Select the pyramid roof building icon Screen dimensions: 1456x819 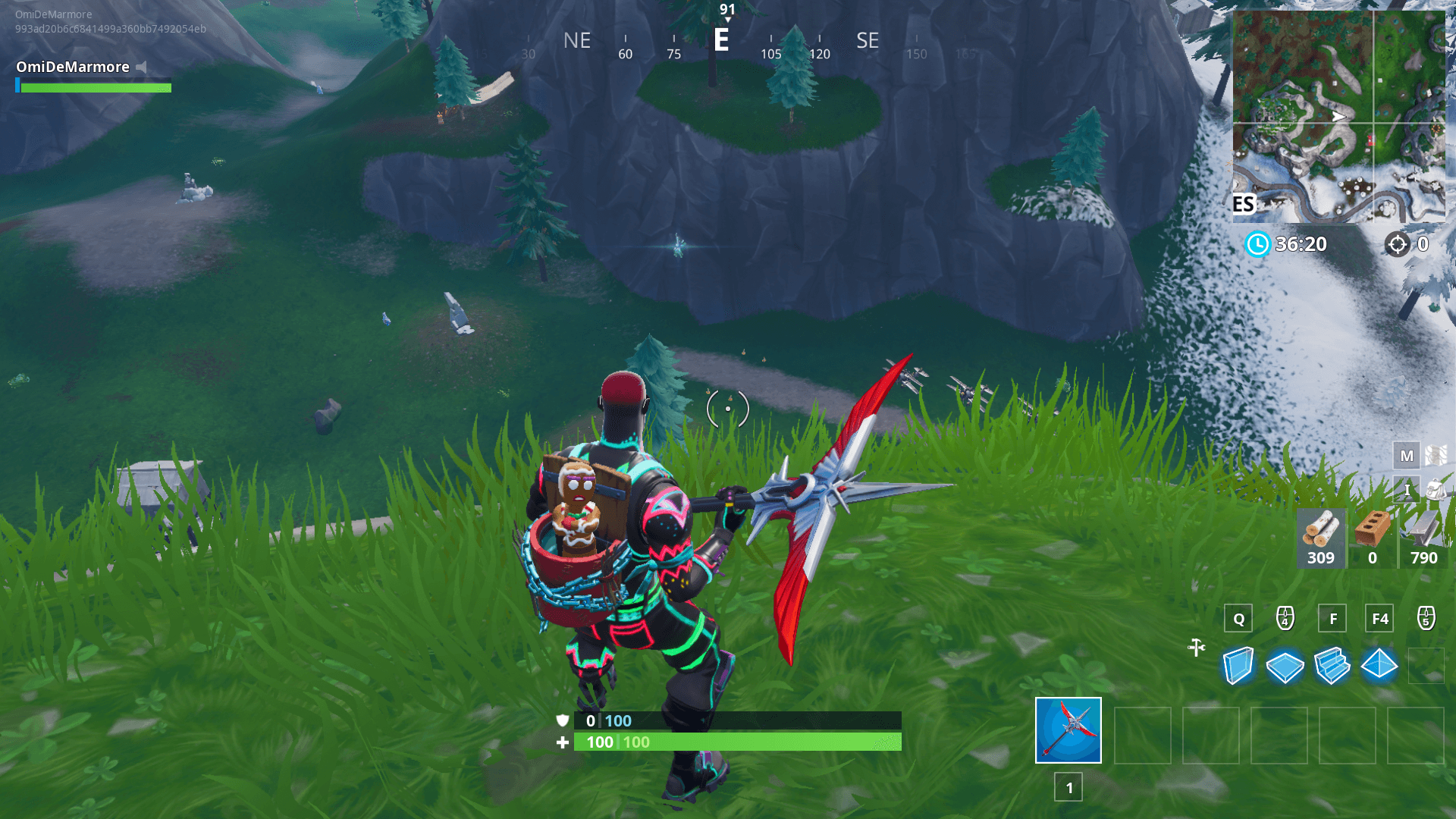(1379, 666)
